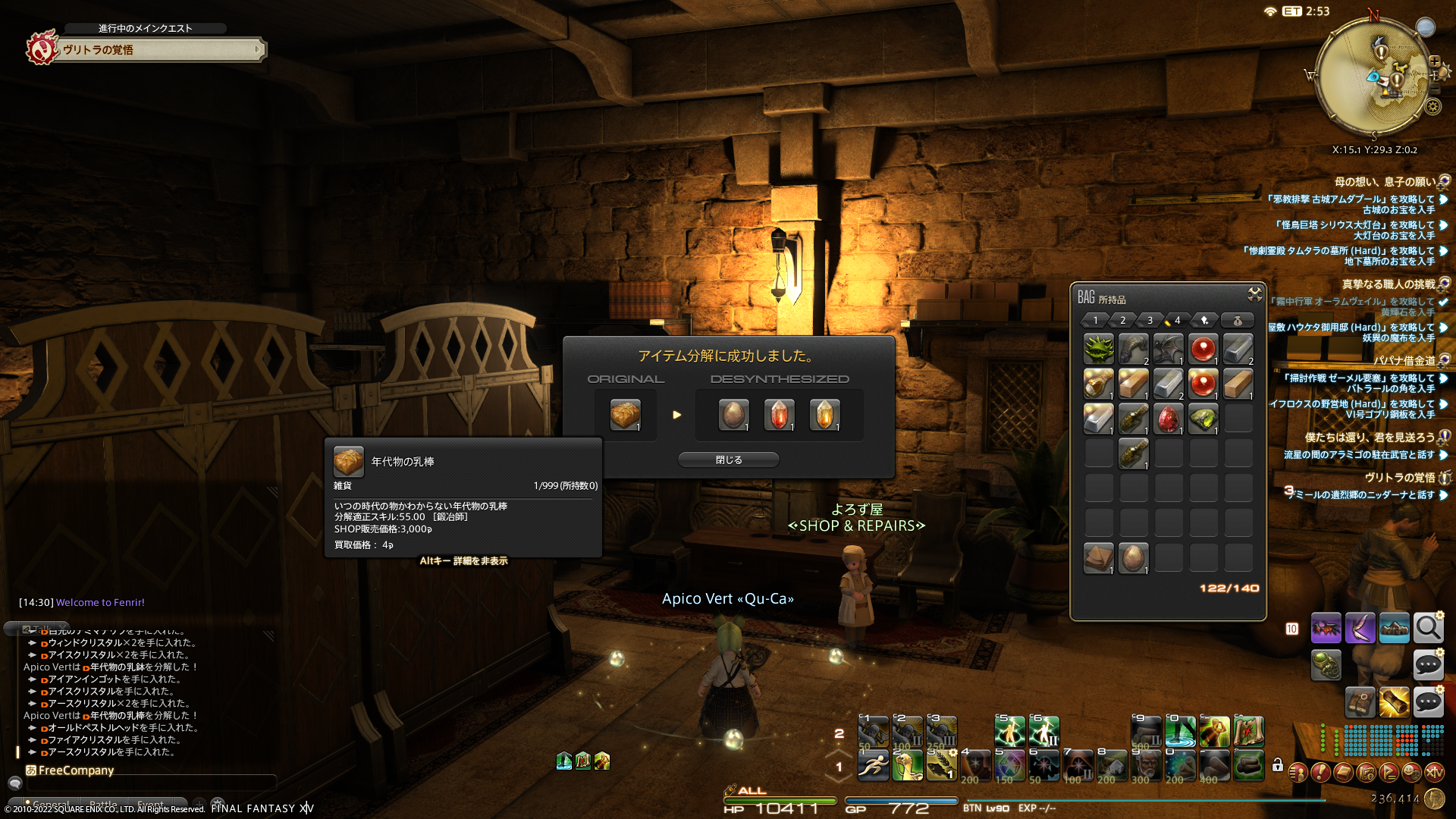Screen dimensions: 1456x819
Task: Open the gil pouch currency tab
Action: pyautogui.click(x=1238, y=320)
